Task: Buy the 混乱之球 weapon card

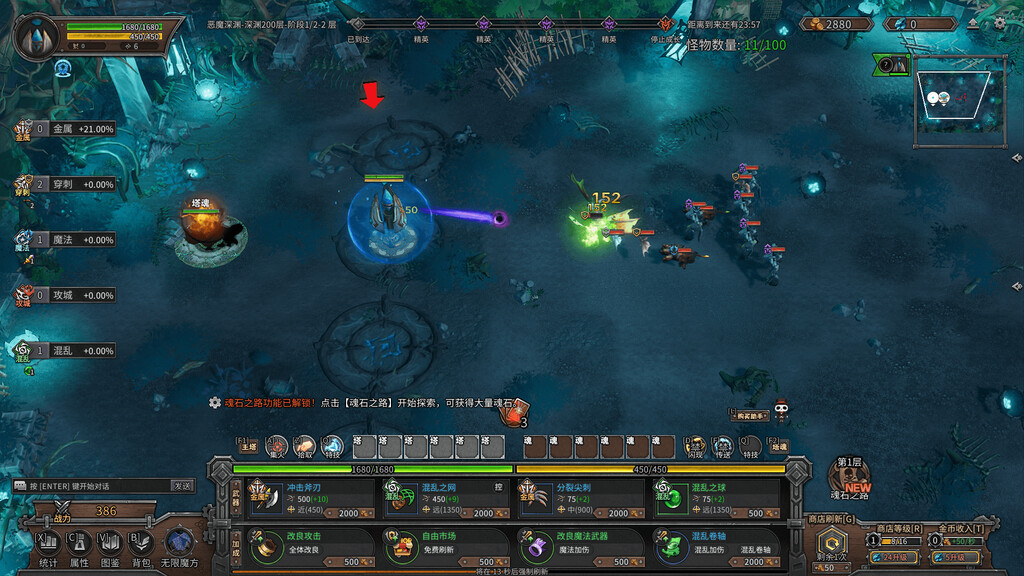Action: pos(711,498)
